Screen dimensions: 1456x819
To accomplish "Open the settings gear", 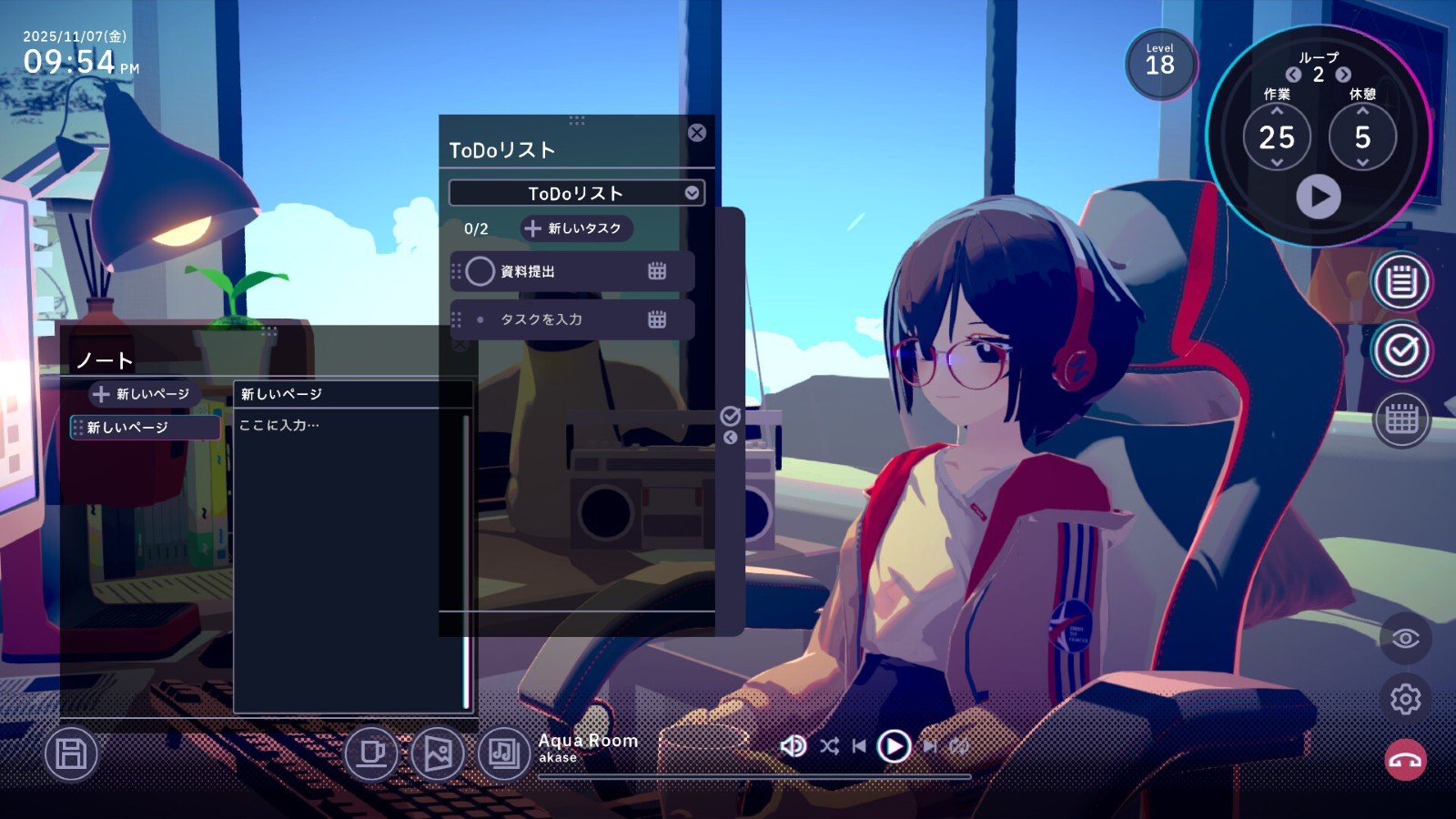I will coord(1405,699).
